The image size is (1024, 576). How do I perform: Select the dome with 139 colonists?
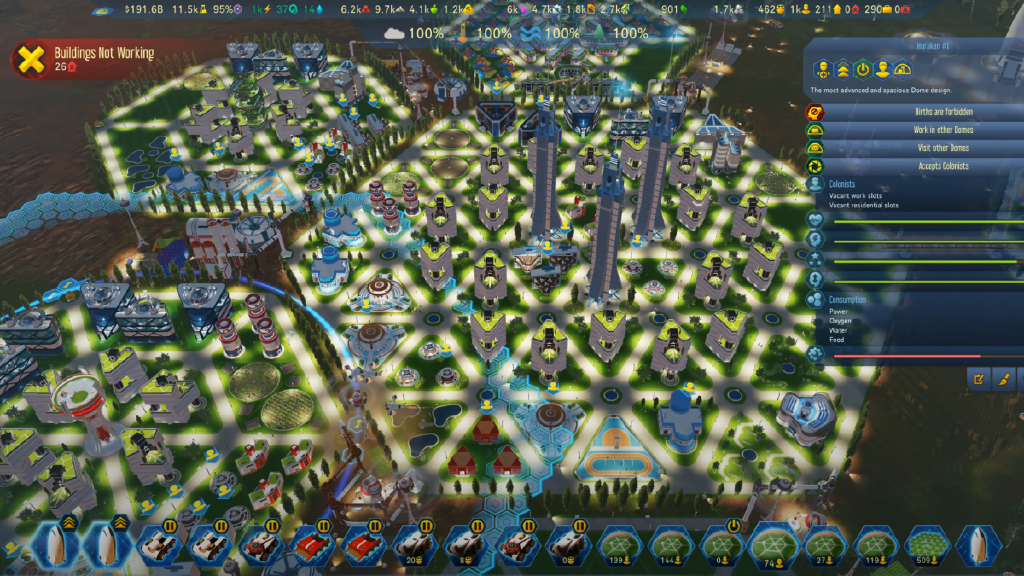(617, 544)
